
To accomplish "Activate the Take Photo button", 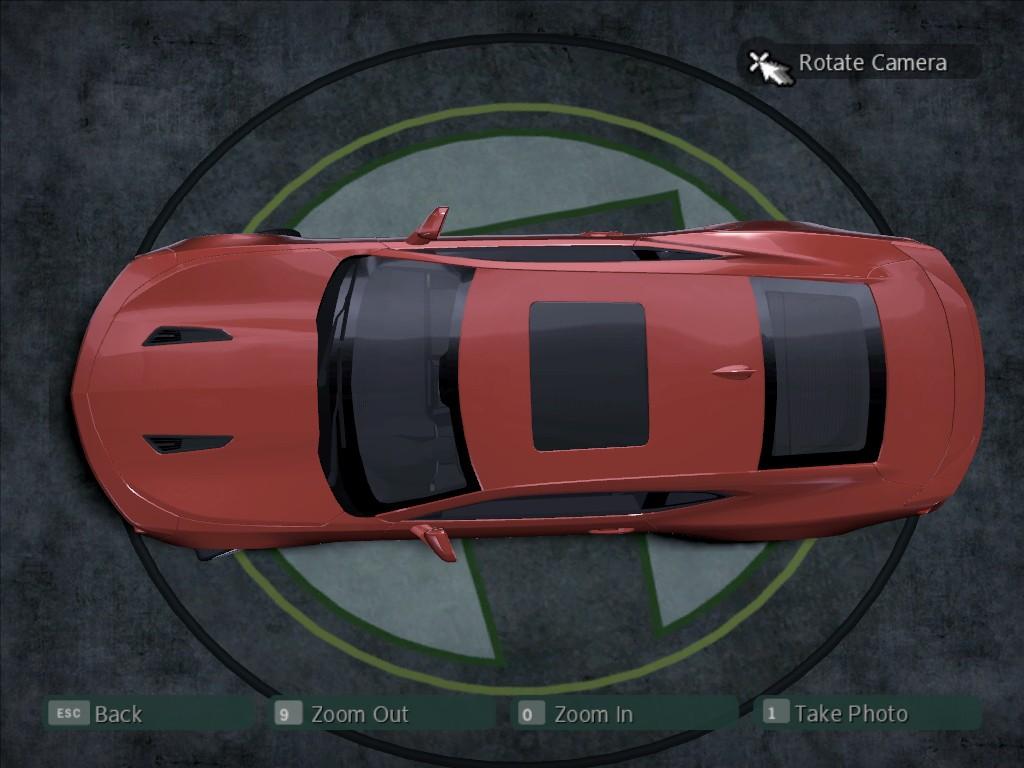I will click(850, 713).
